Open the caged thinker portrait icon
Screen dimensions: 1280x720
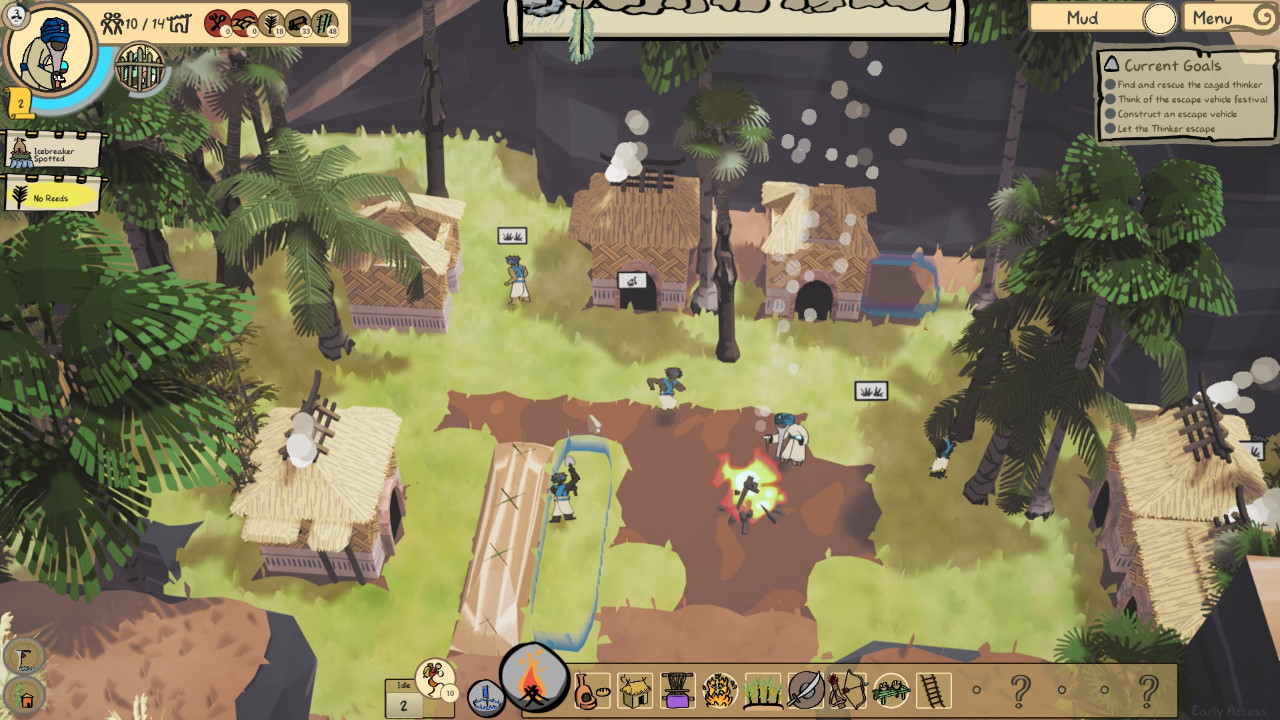pyautogui.click(x=139, y=67)
